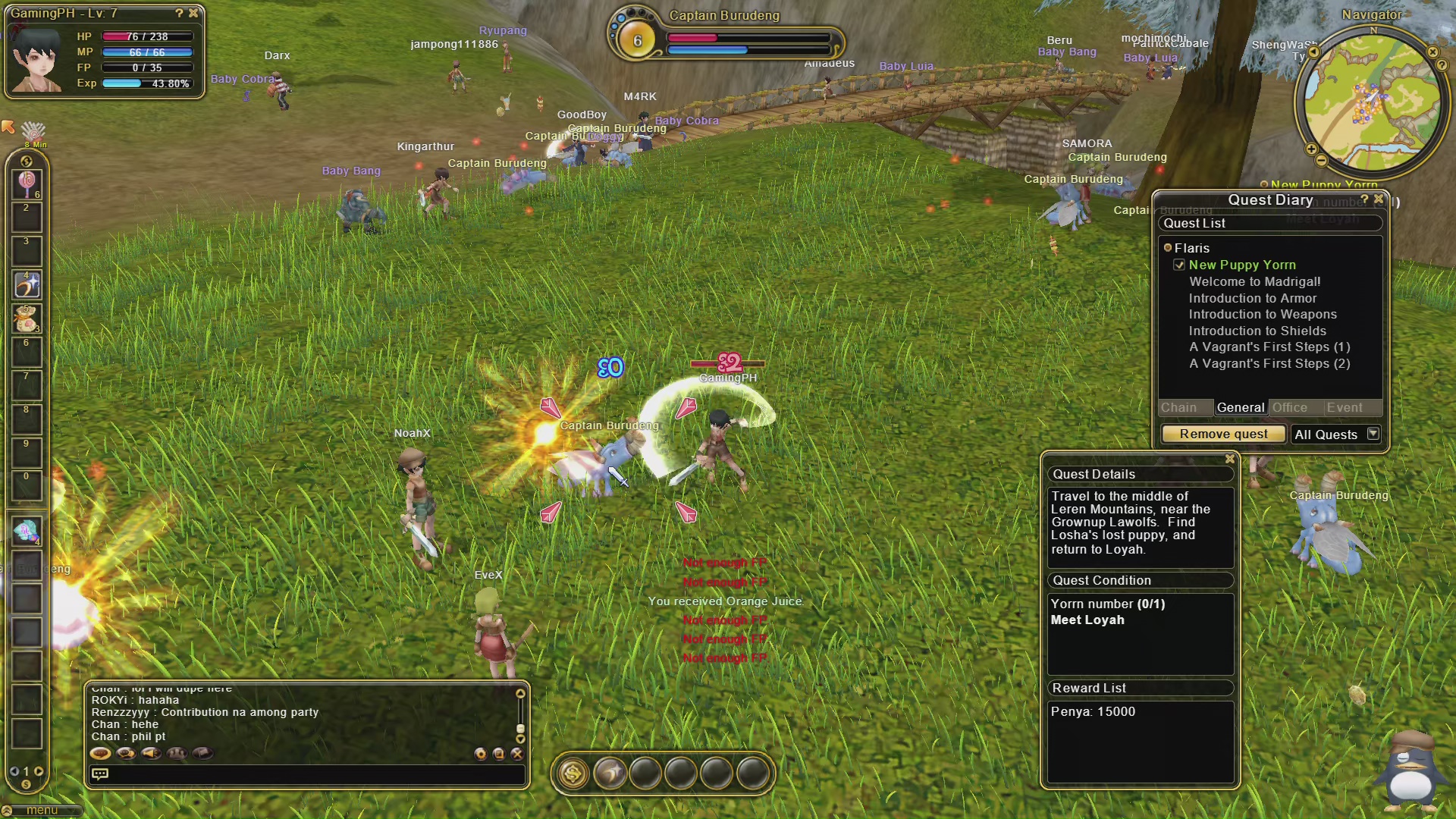Select A Vagrant's First Steps (2) quest
The image size is (1456, 819).
point(1269,363)
